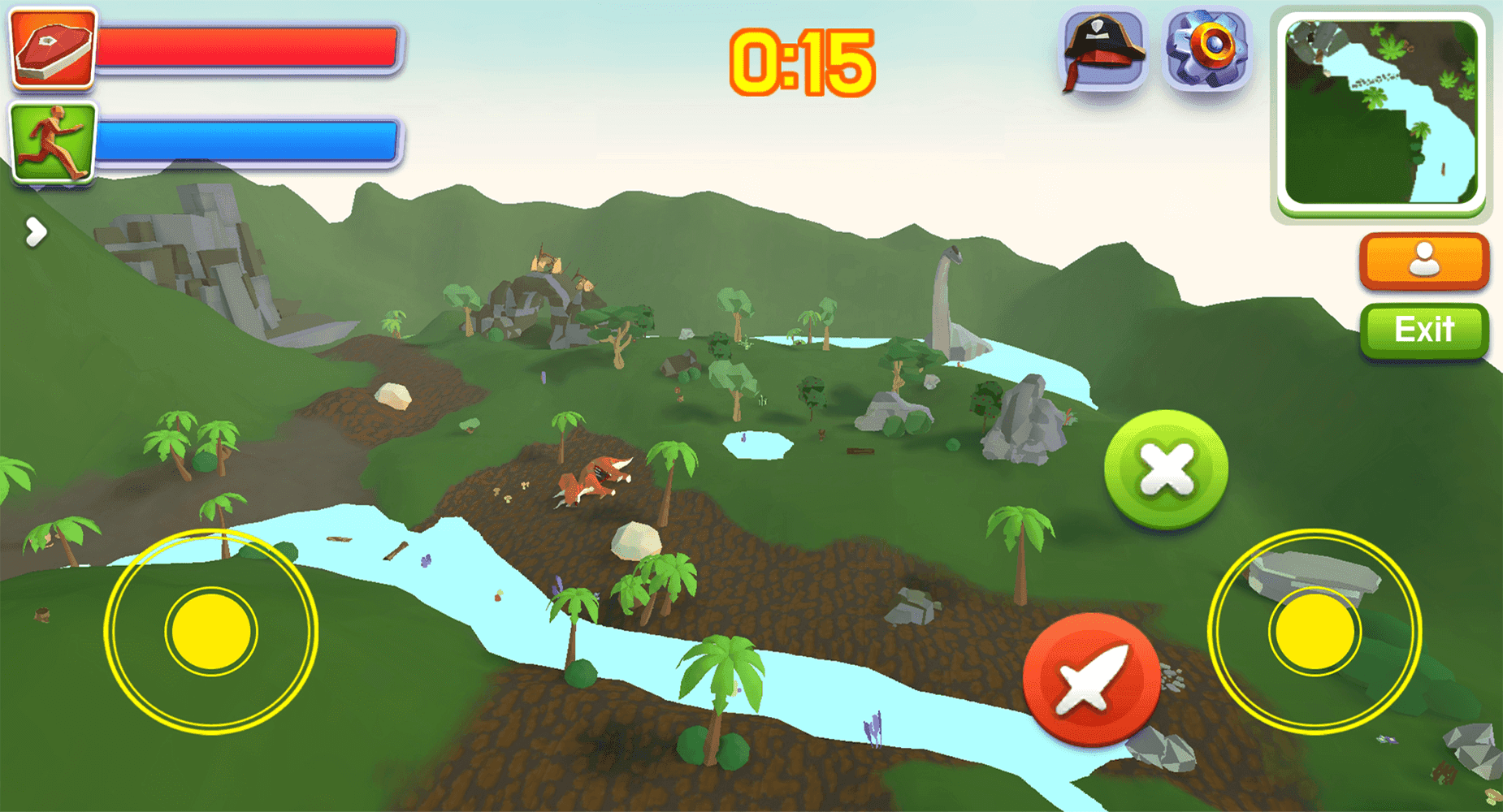Screen dimensions: 1503x812
Task: Tap the 0:15 countdown timer
Action: coord(803,61)
